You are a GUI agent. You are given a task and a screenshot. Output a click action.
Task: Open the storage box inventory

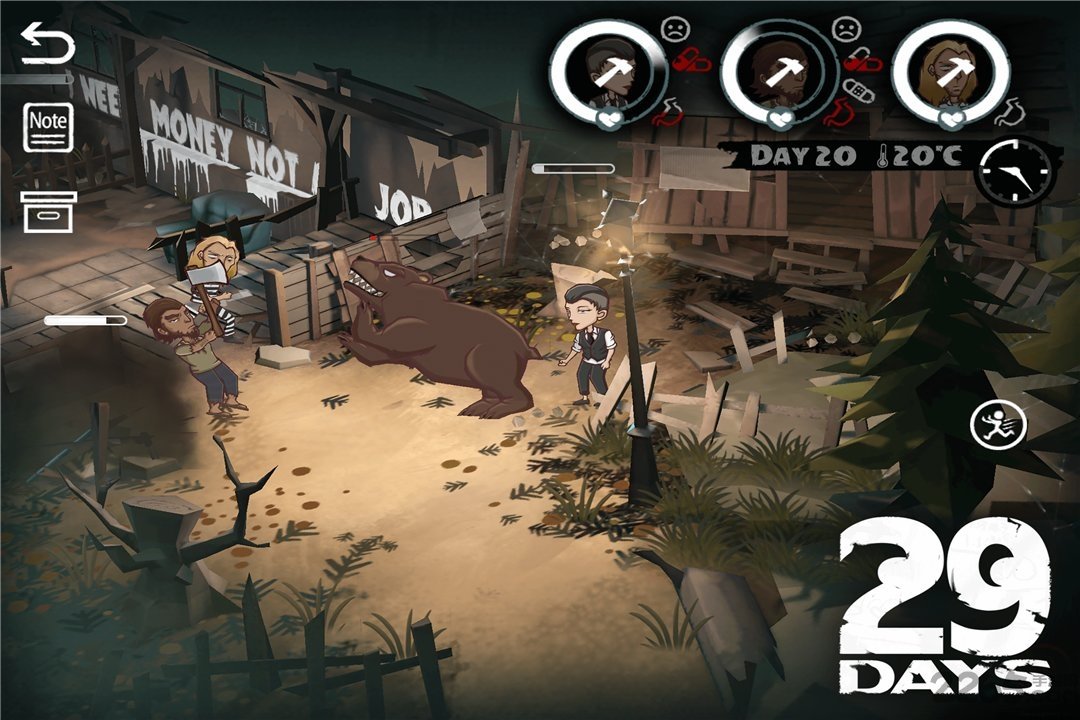48,211
